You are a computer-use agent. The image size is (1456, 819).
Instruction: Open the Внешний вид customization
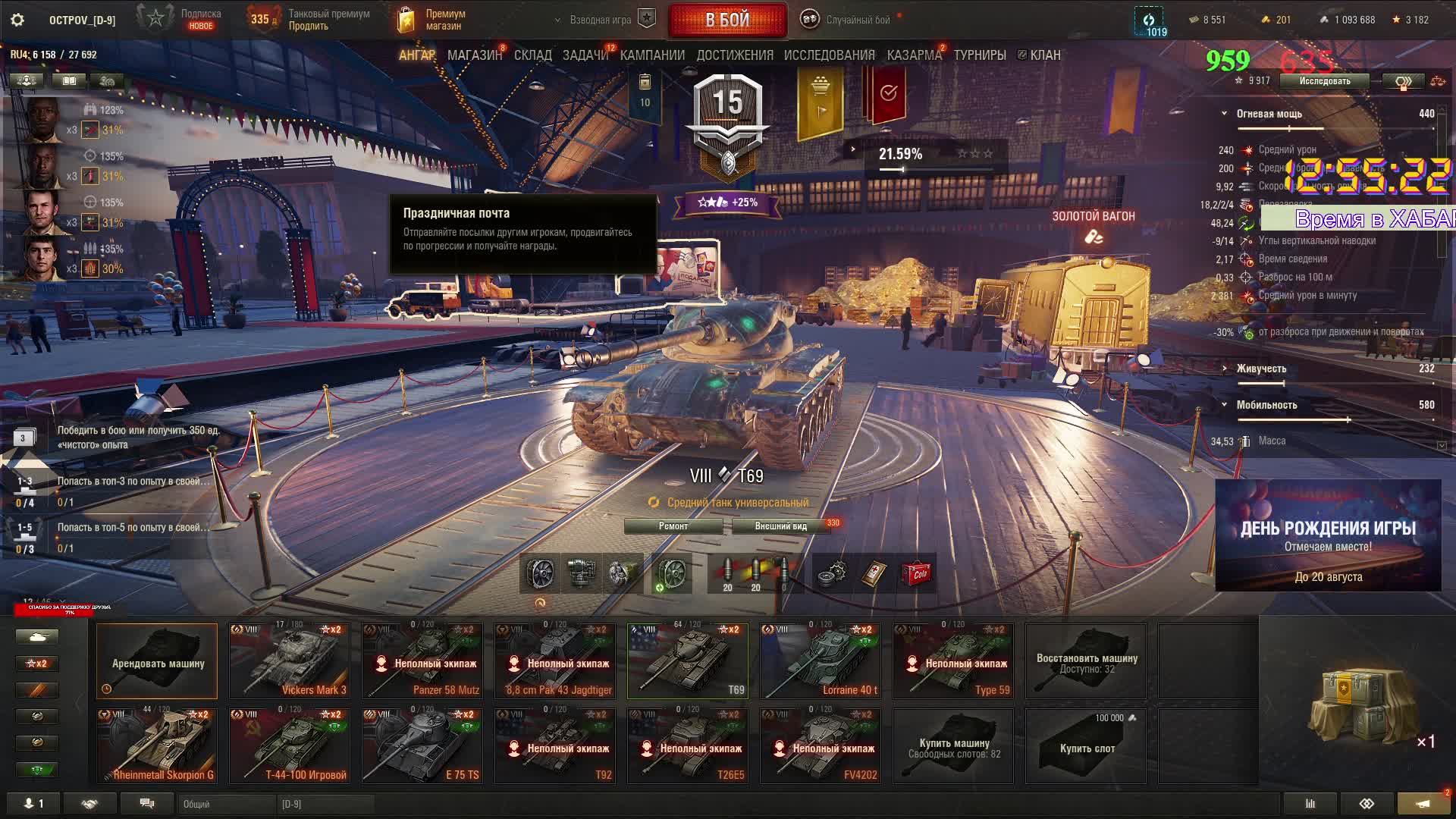780,526
